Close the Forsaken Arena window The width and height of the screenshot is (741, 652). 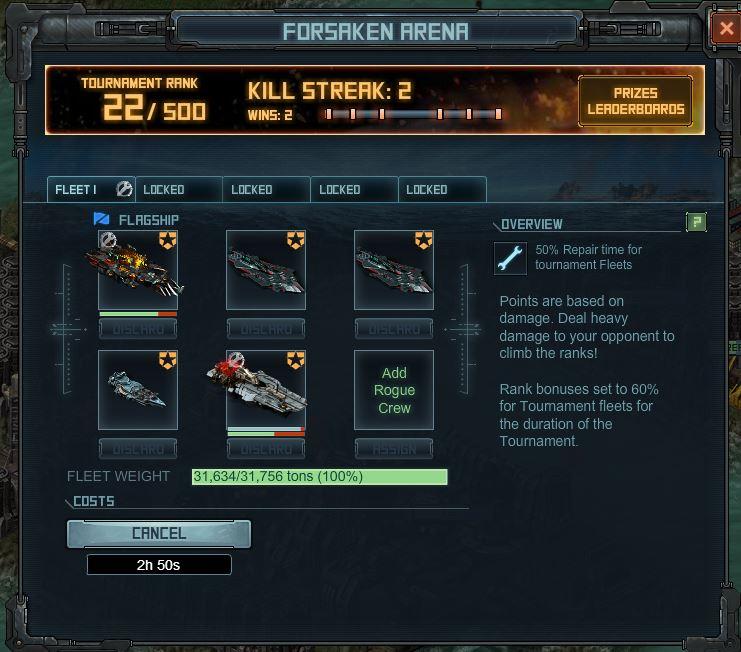coord(726,29)
